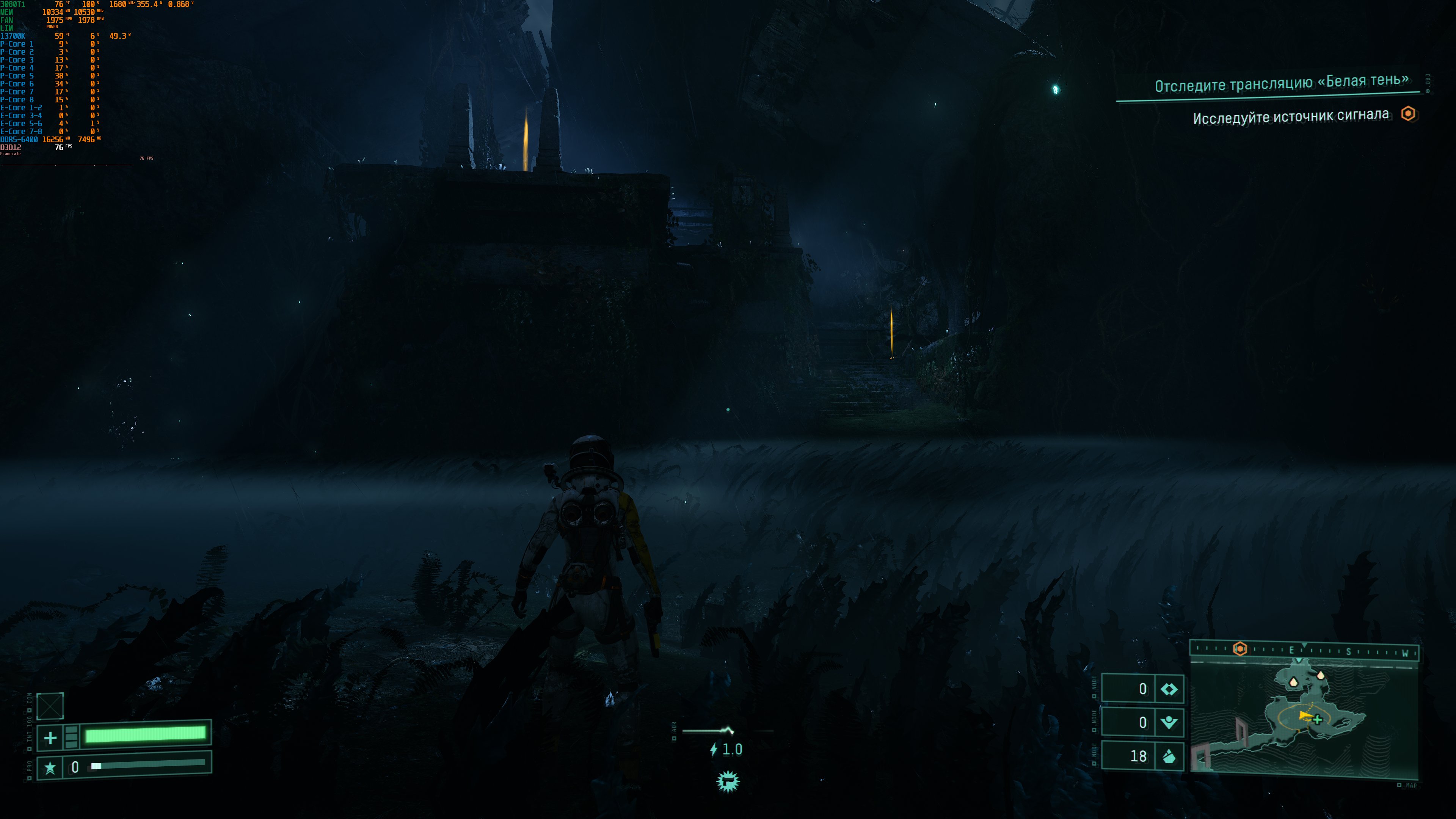The image size is (1456, 819).
Task: Click the orange hexagon icon beside the sub-objective
Action: coord(1408,114)
